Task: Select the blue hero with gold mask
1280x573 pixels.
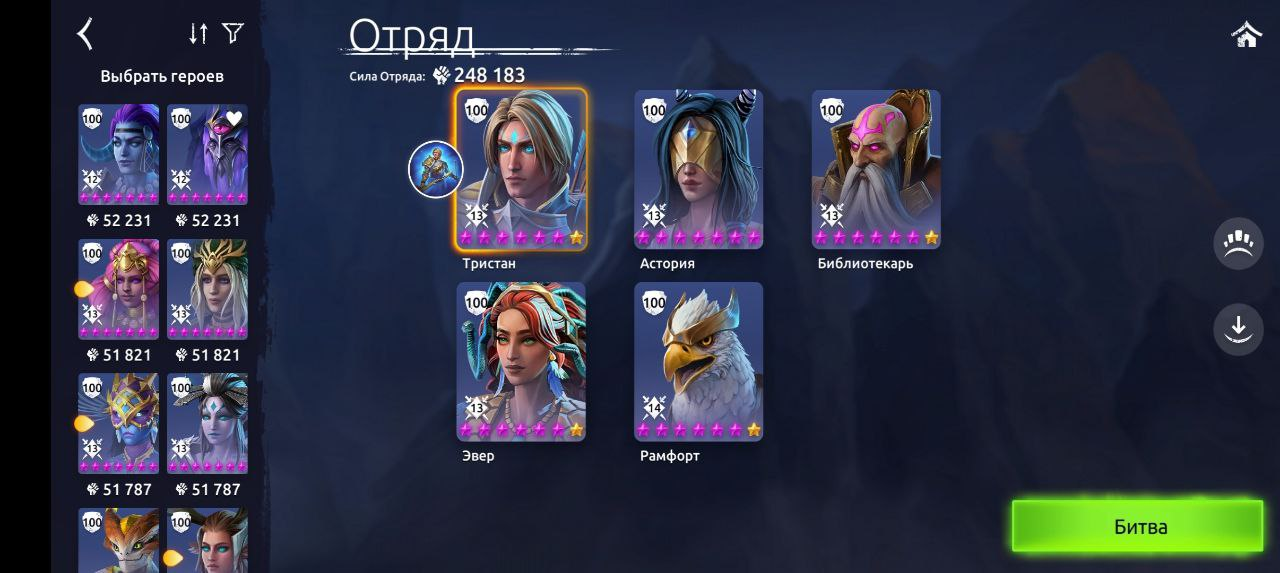Action: point(118,424)
